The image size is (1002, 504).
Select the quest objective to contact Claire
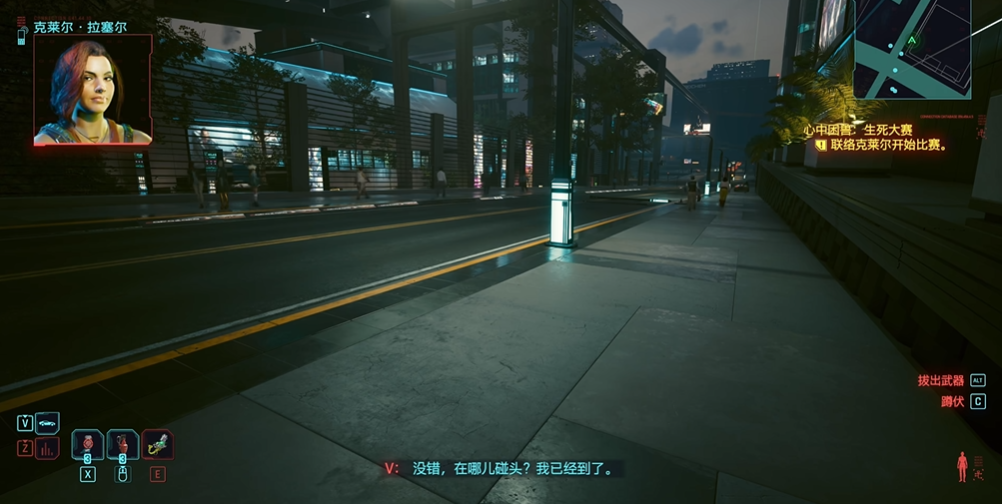point(887,145)
